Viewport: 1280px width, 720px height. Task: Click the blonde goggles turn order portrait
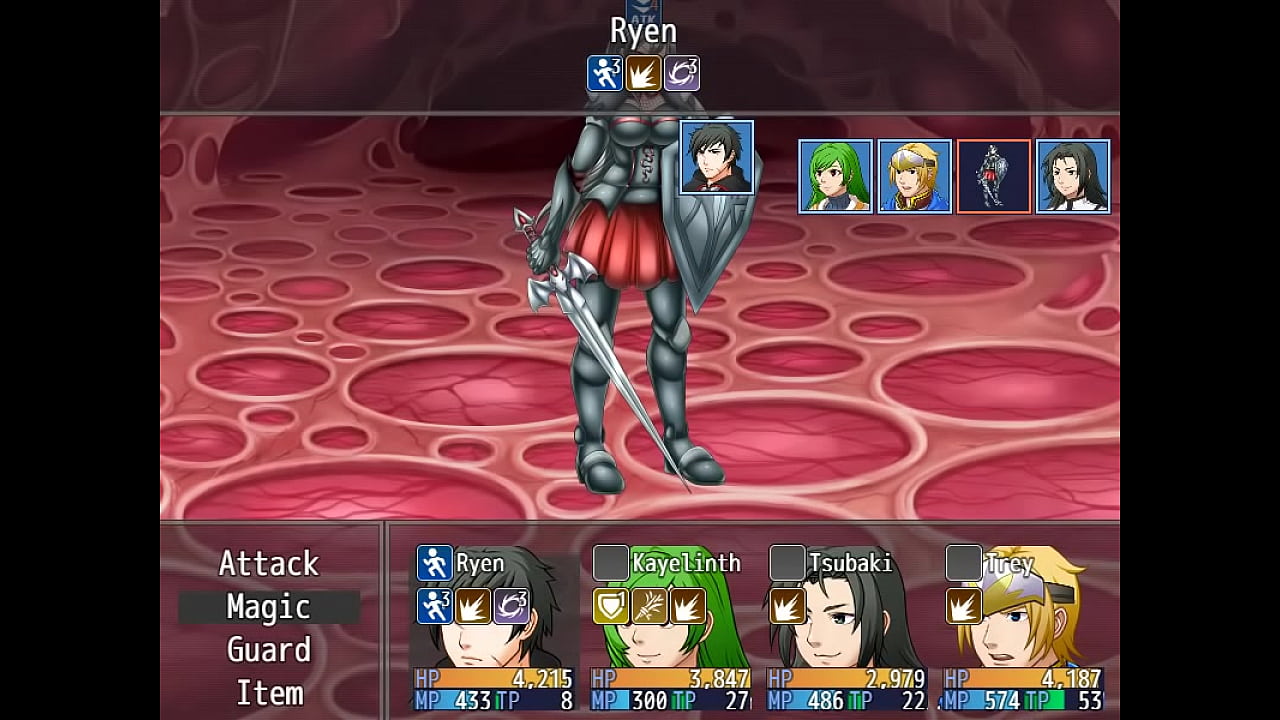pos(914,176)
